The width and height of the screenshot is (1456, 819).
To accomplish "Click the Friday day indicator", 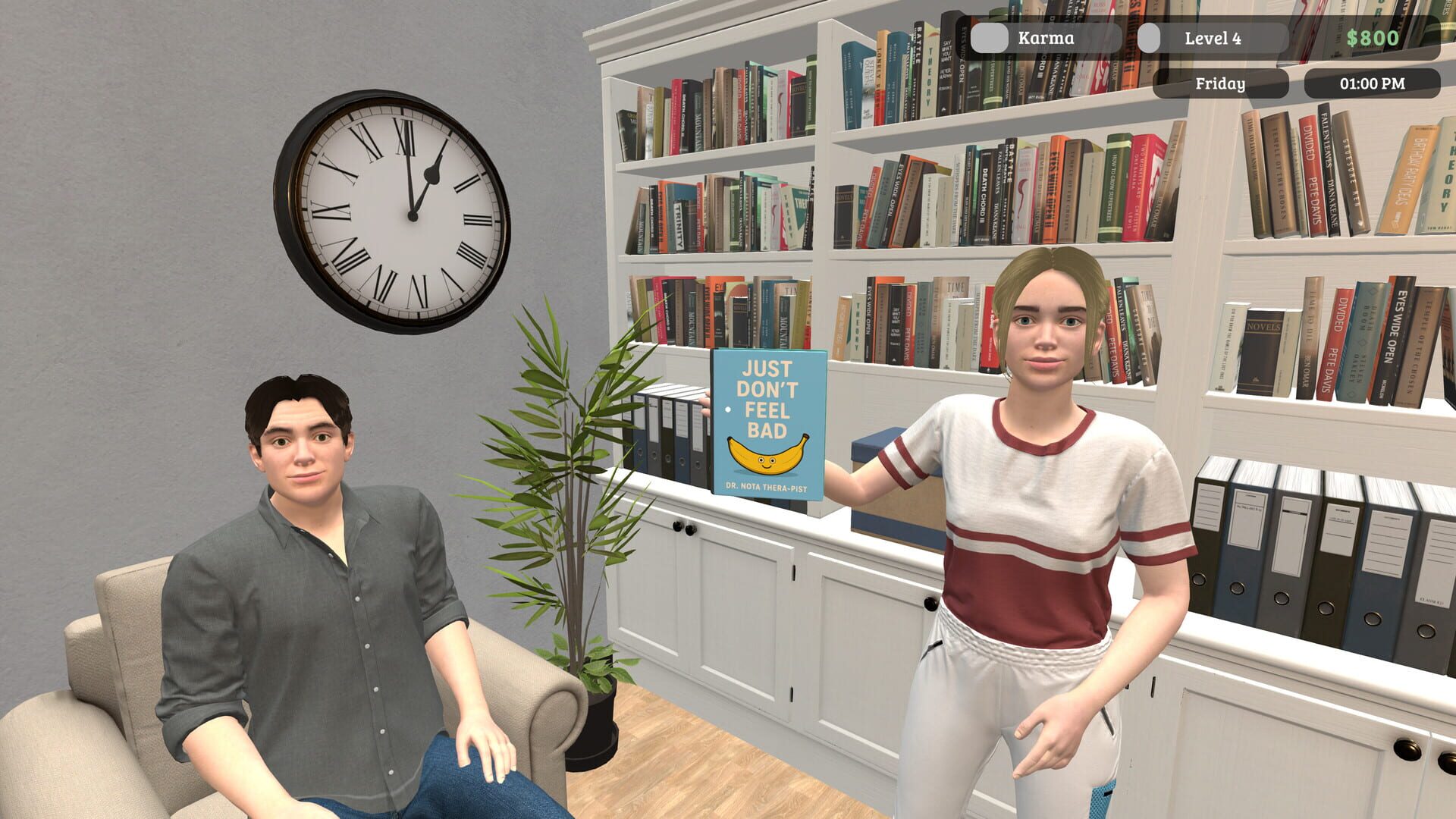I will coord(1222,83).
